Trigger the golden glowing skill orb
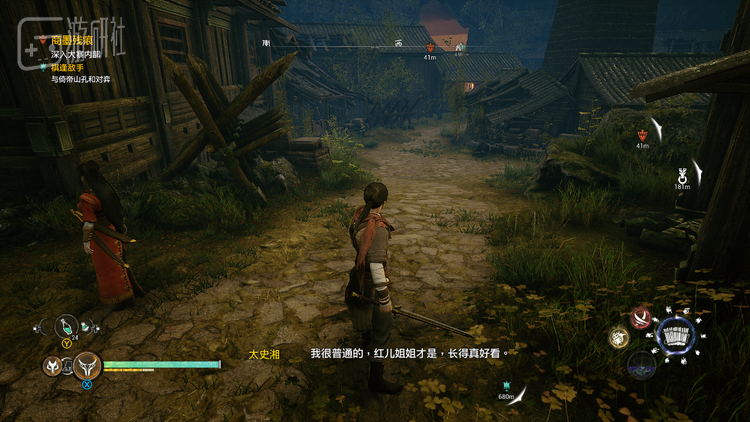This screenshot has height=422, width=750. pos(619,338)
